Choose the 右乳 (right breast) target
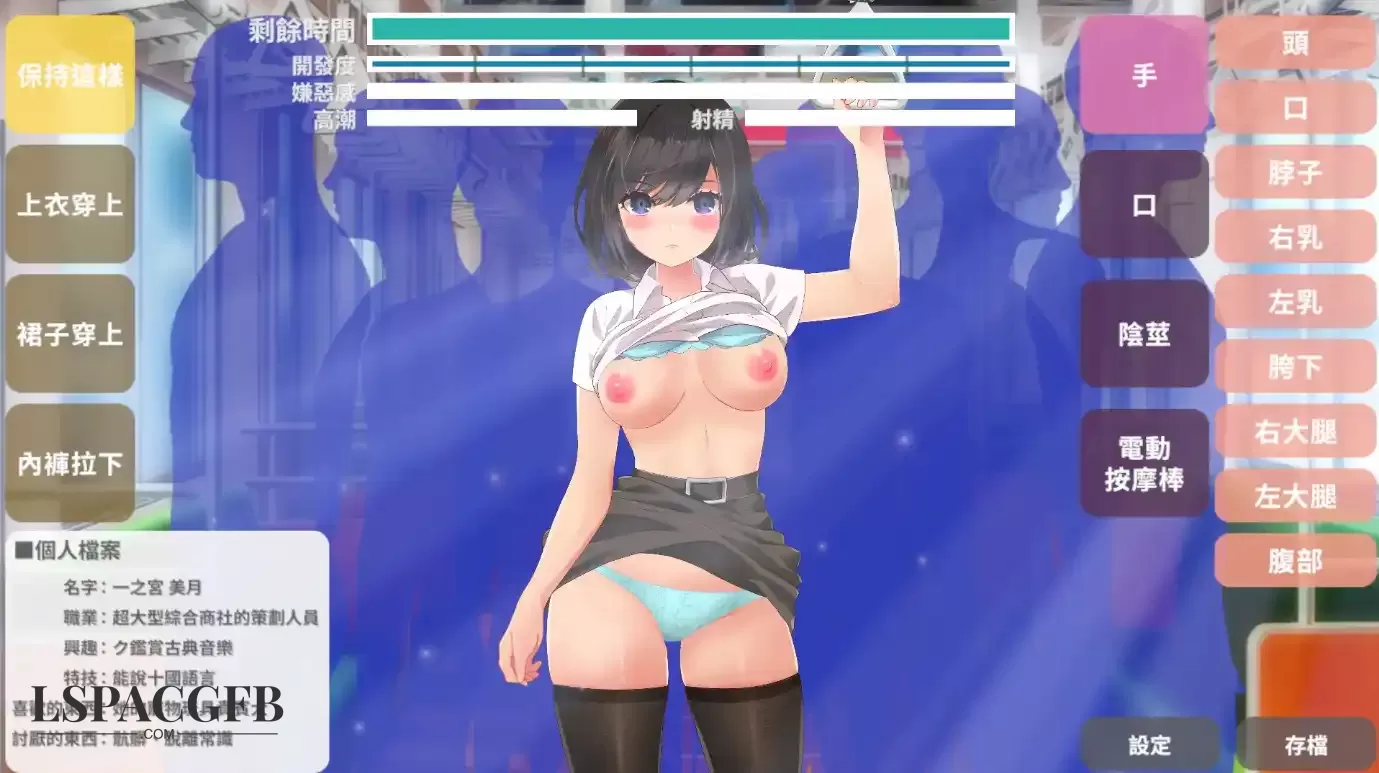This screenshot has width=1379, height=773. point(1295,238)
